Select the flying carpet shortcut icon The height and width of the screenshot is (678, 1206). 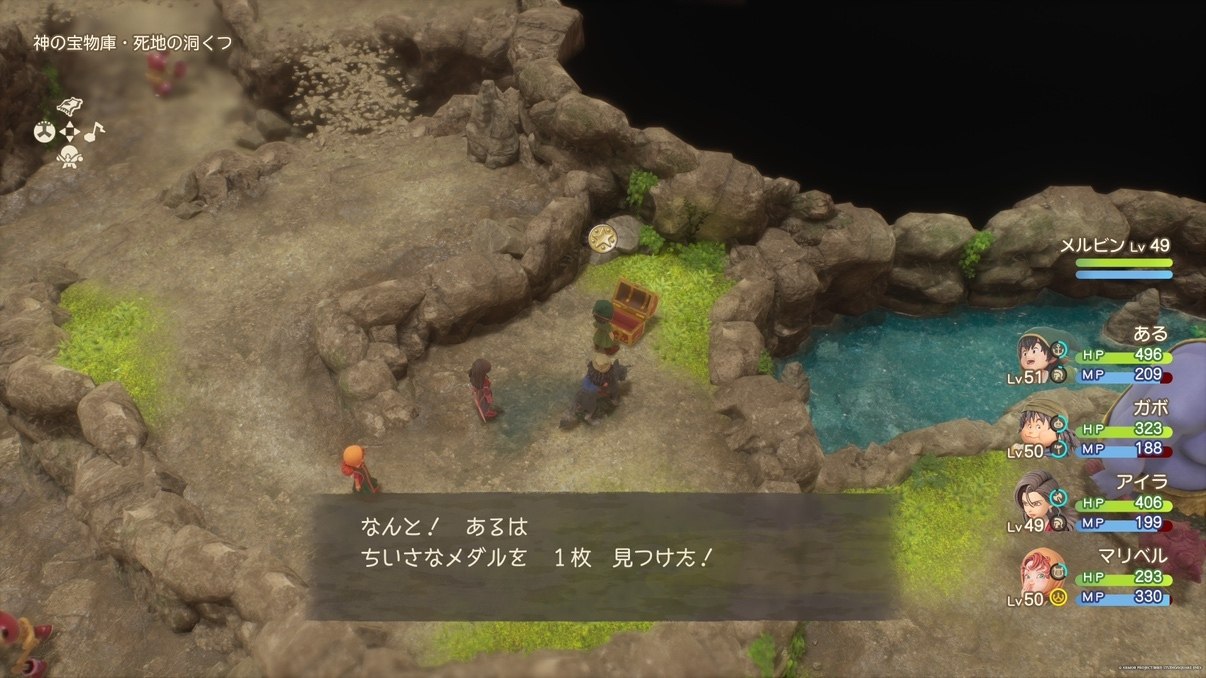pyautogui.click(x=70, y=108)
